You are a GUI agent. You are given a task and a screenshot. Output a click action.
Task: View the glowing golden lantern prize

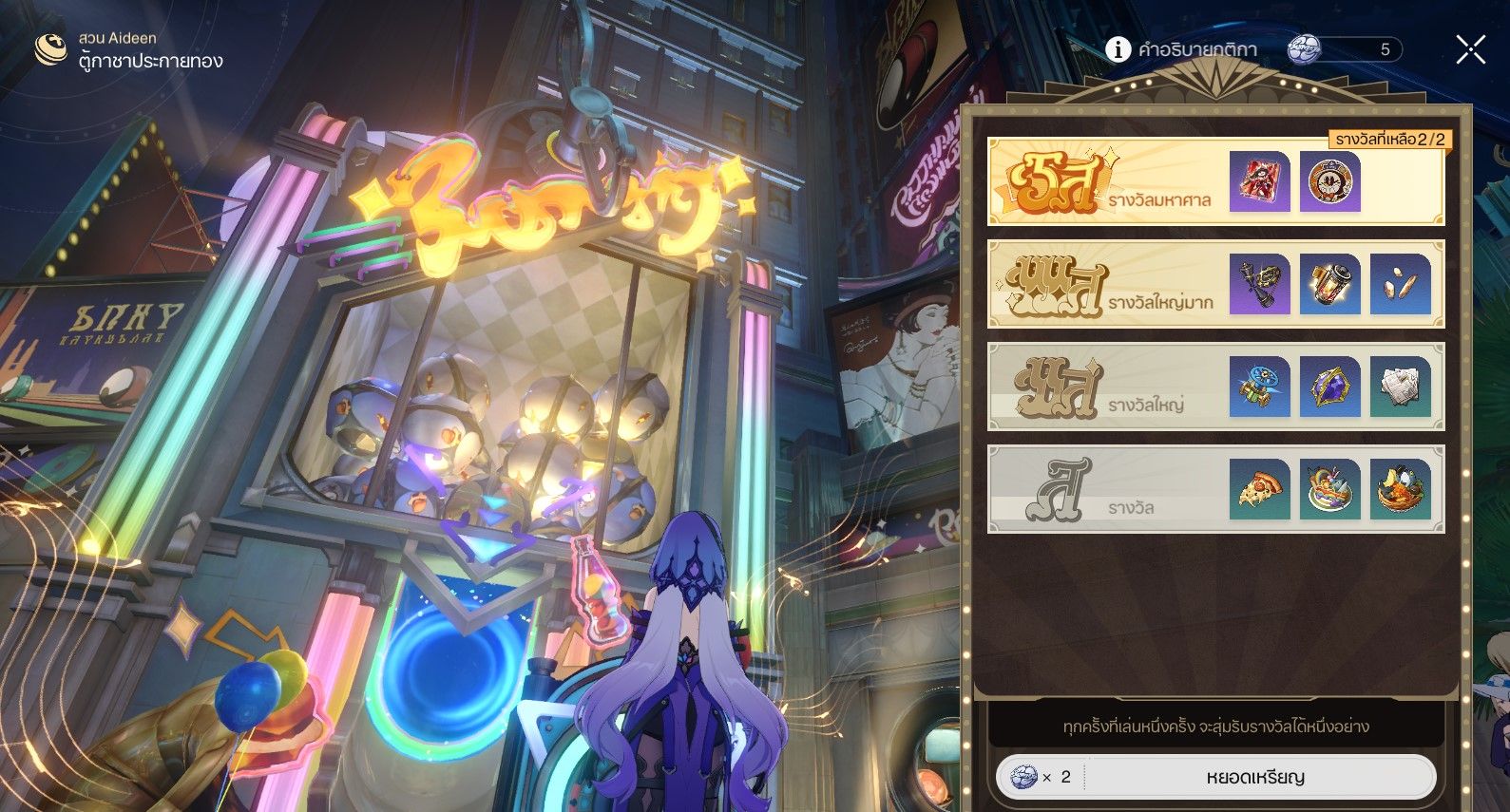click(1329, 284)
